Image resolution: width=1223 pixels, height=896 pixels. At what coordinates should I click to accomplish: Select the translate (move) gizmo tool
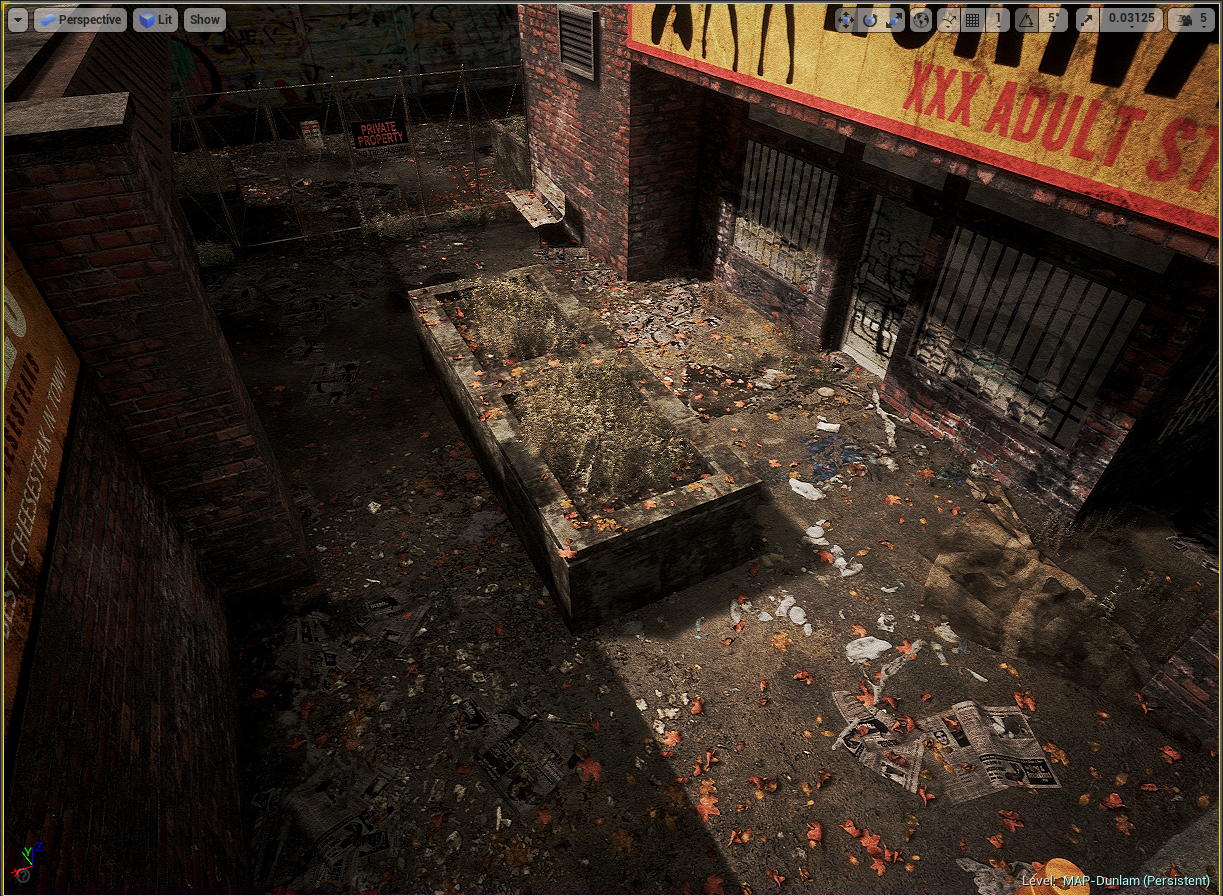click(x=845, y=20)
